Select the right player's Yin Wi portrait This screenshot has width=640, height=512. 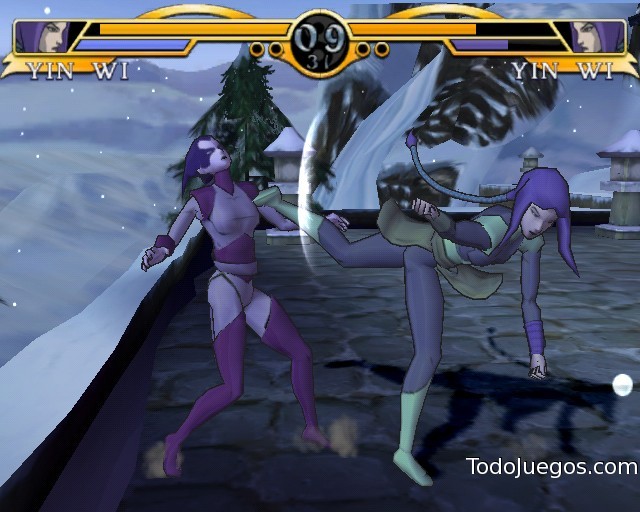point(597,37)
